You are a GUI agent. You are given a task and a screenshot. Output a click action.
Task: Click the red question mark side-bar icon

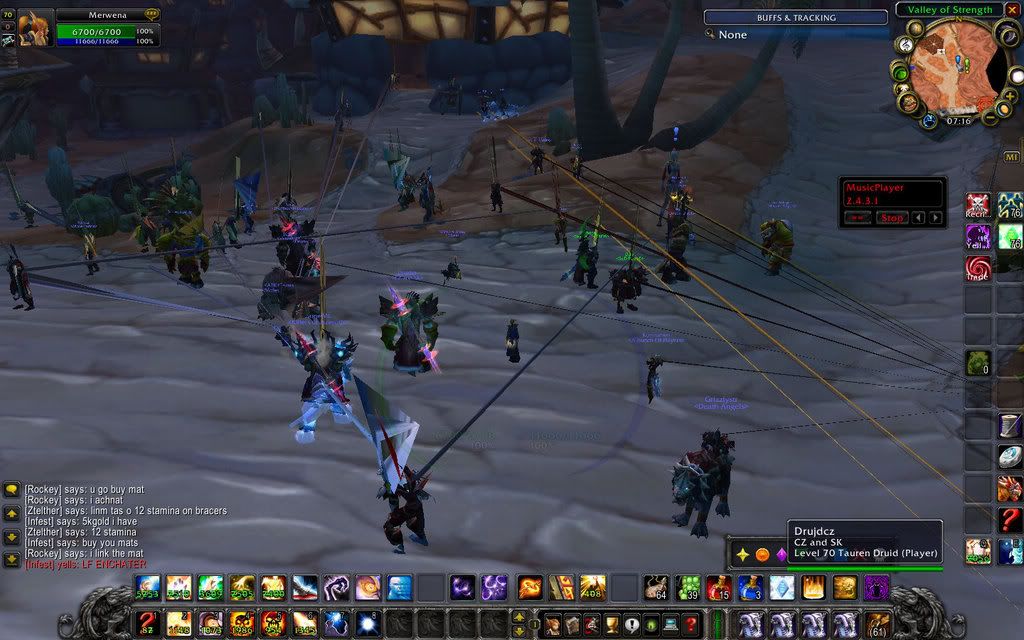1009,519
